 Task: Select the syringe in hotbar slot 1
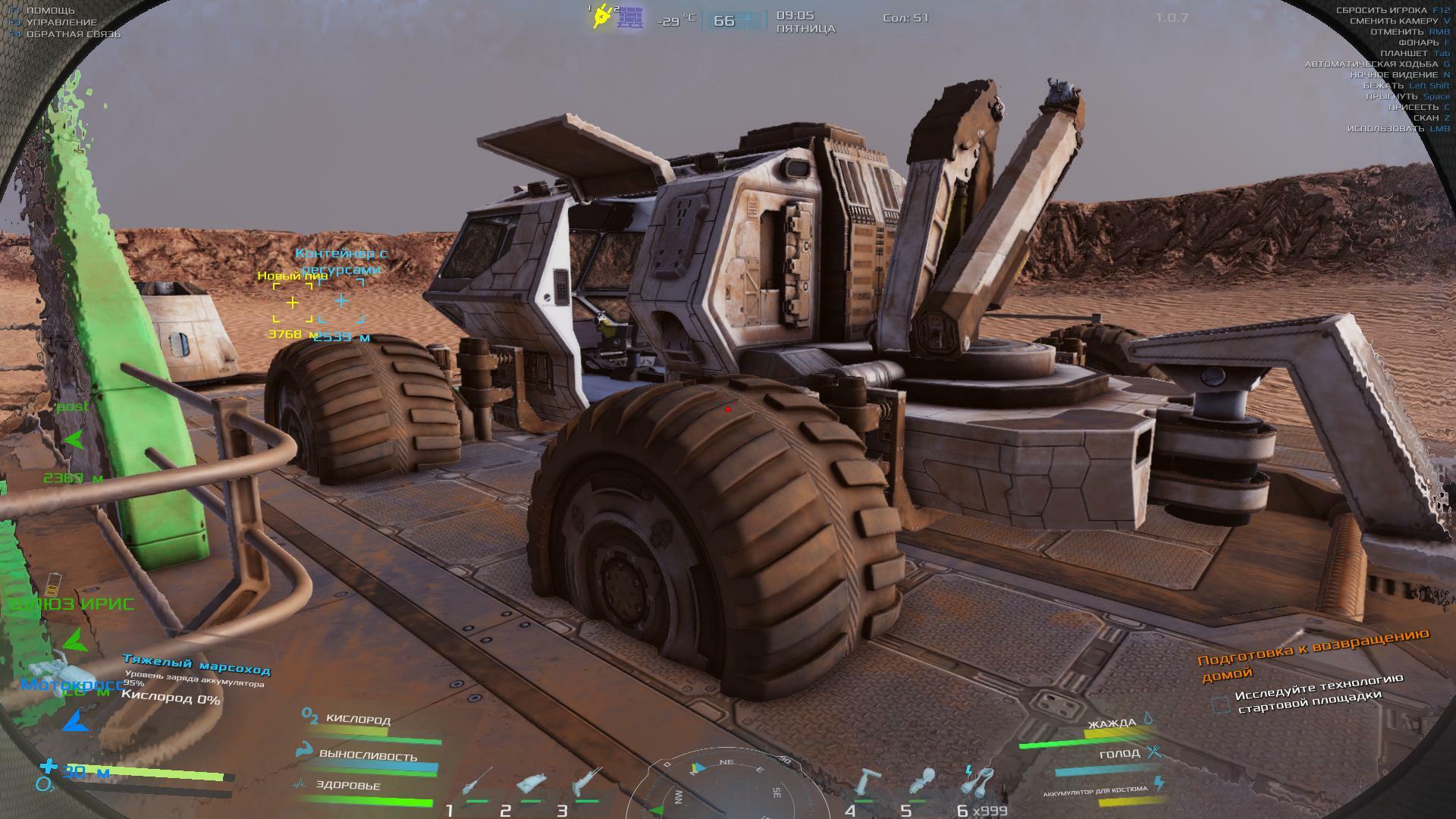[x=476, y=783]
